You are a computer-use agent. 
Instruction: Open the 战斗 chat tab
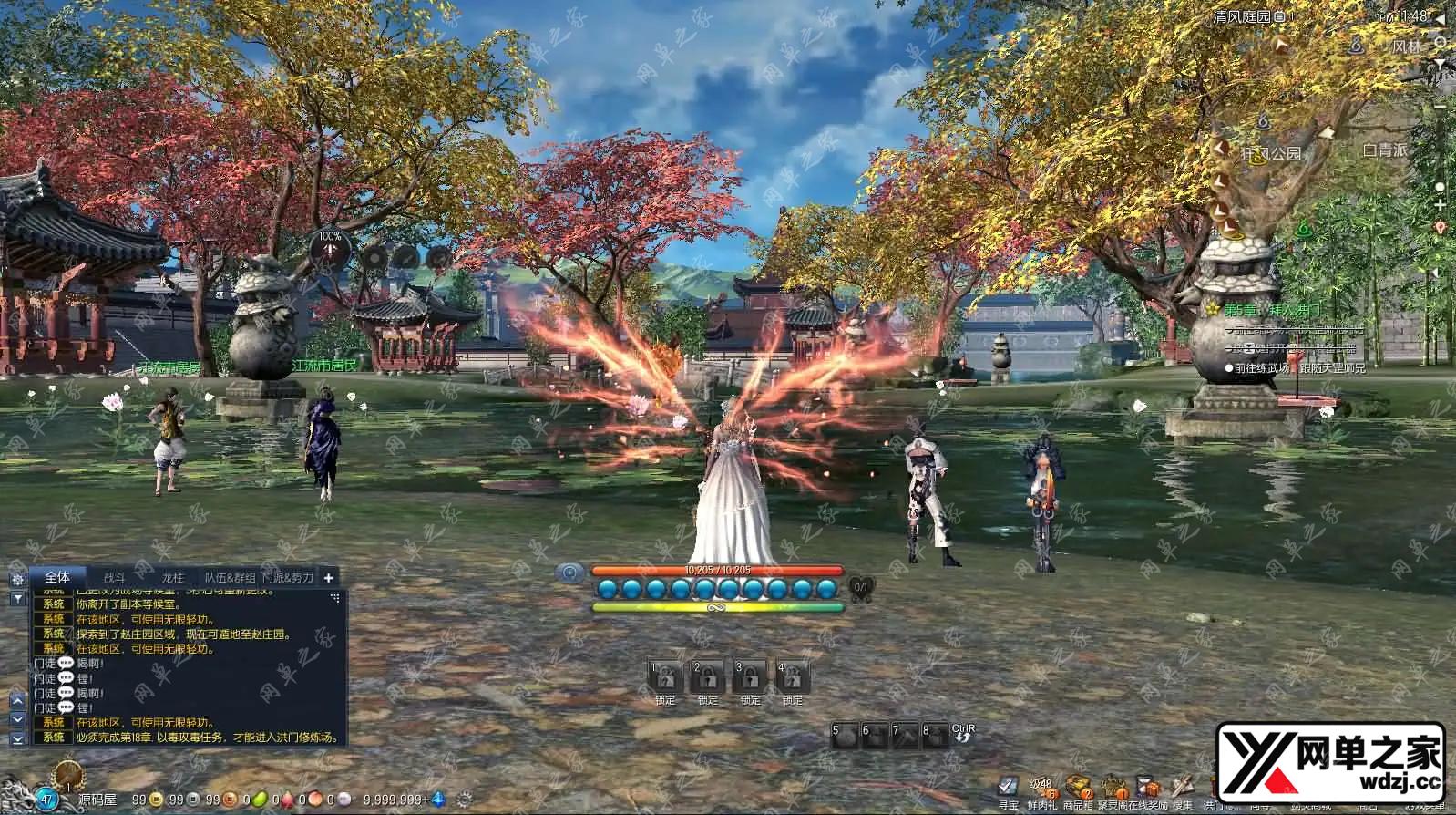[115, 577]
